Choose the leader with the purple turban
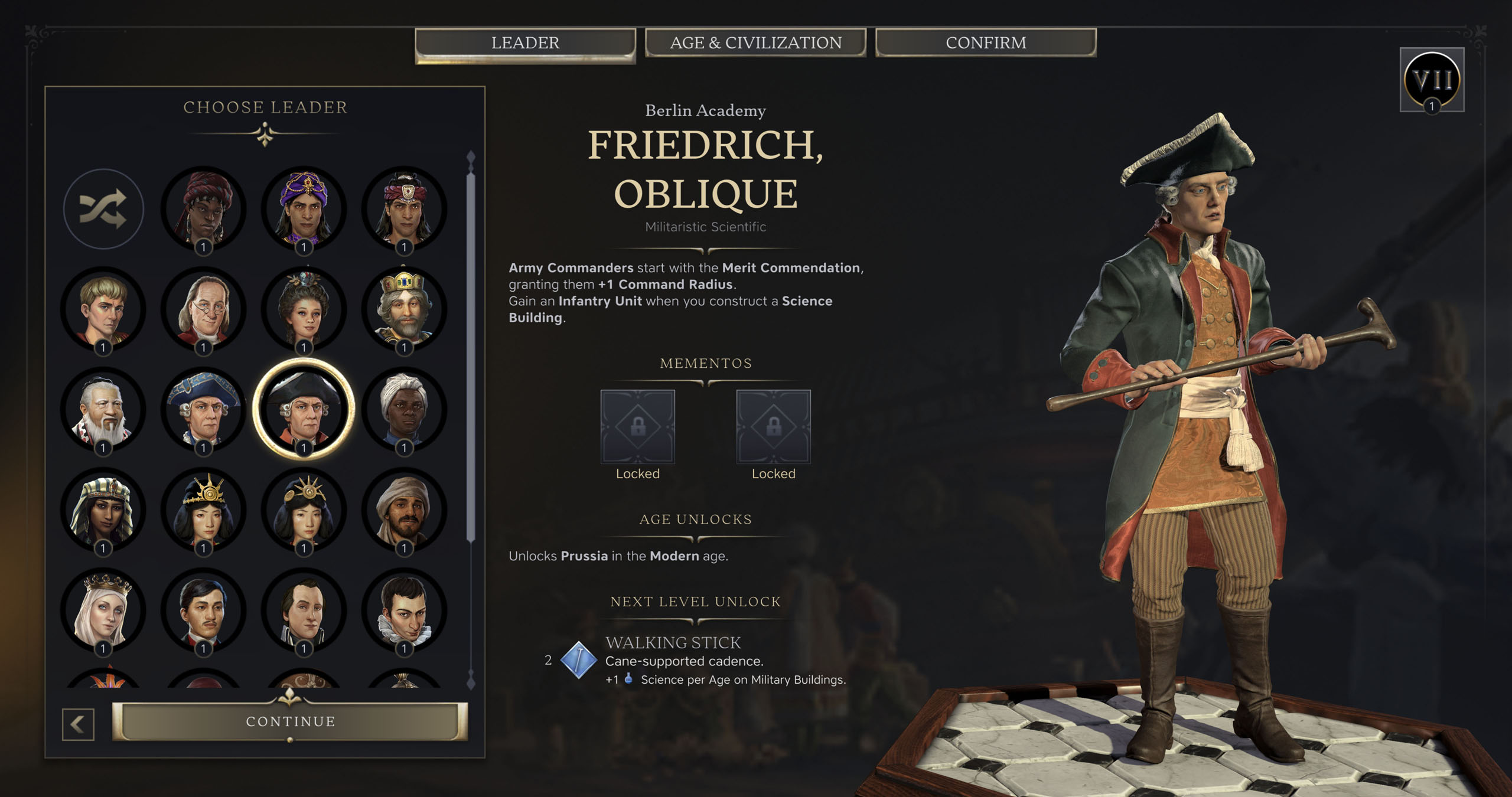Viewport: 1512px width, 797px height. pyautogui.click(x=304, y=209)
